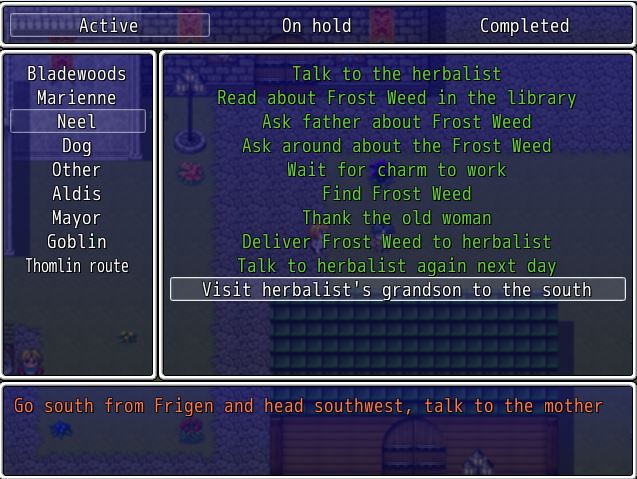
Task: Click Read about Frost Weed in the library
Action: pos(397,98)
